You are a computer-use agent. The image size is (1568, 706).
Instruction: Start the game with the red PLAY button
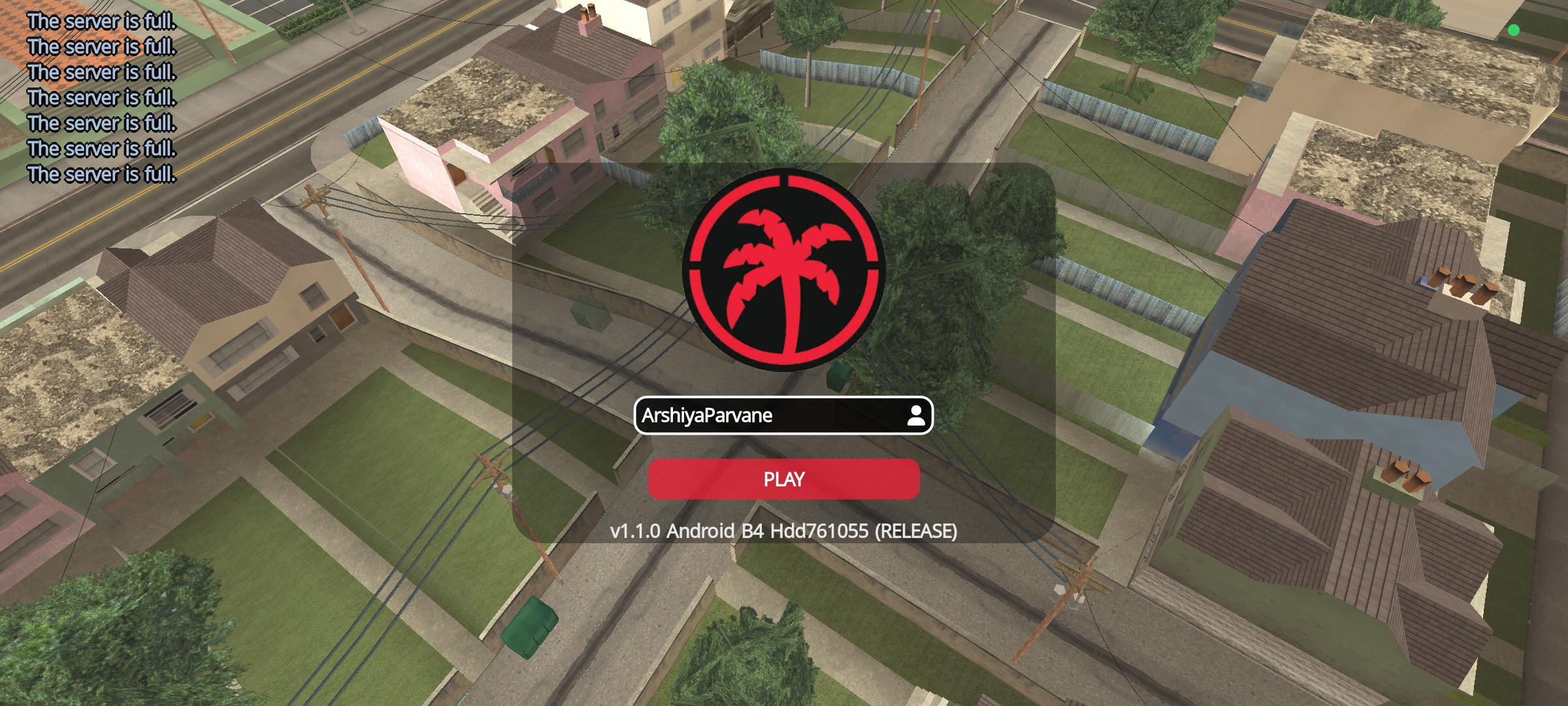click(x=783, y=479)
